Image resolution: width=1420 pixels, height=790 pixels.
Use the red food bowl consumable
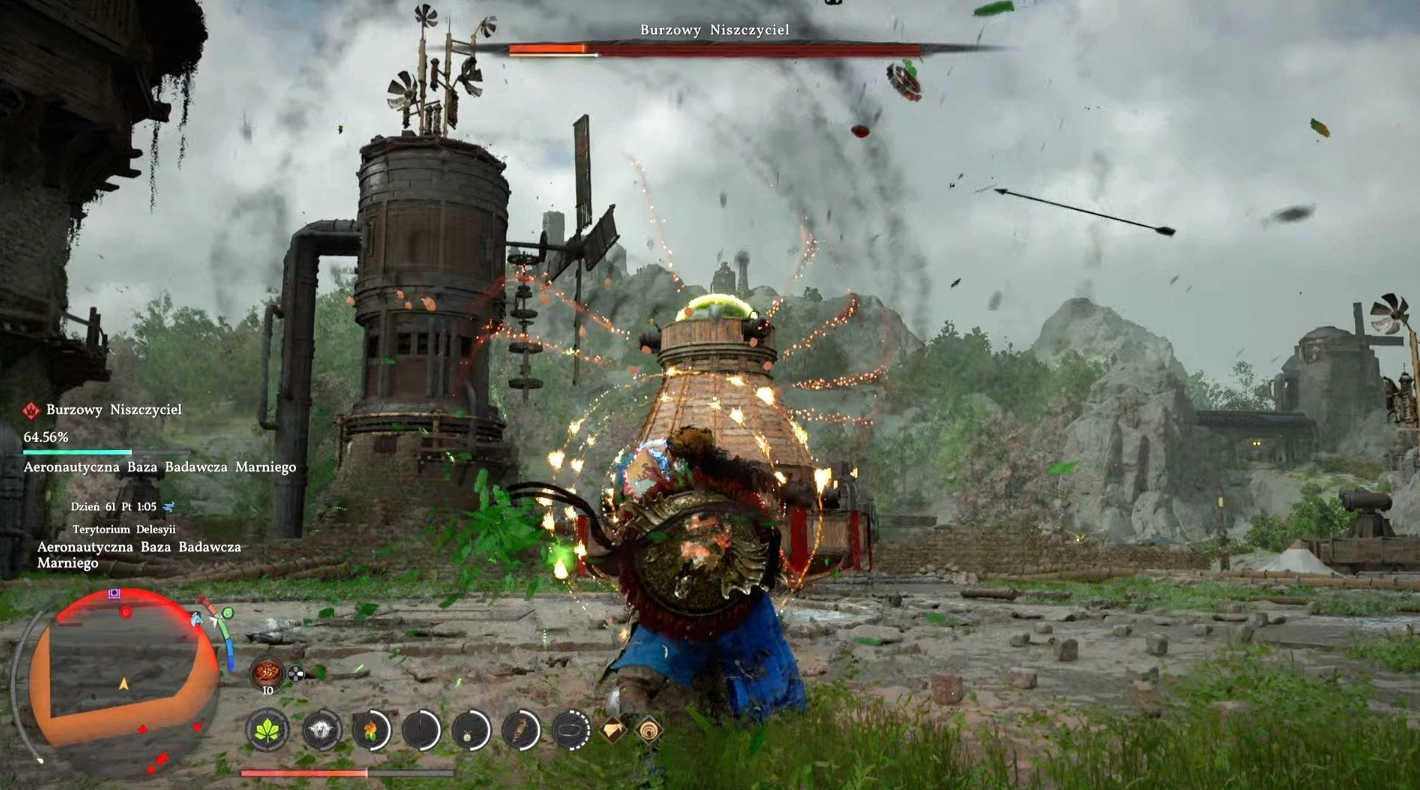pyautogui.click(x=267, y=672)
